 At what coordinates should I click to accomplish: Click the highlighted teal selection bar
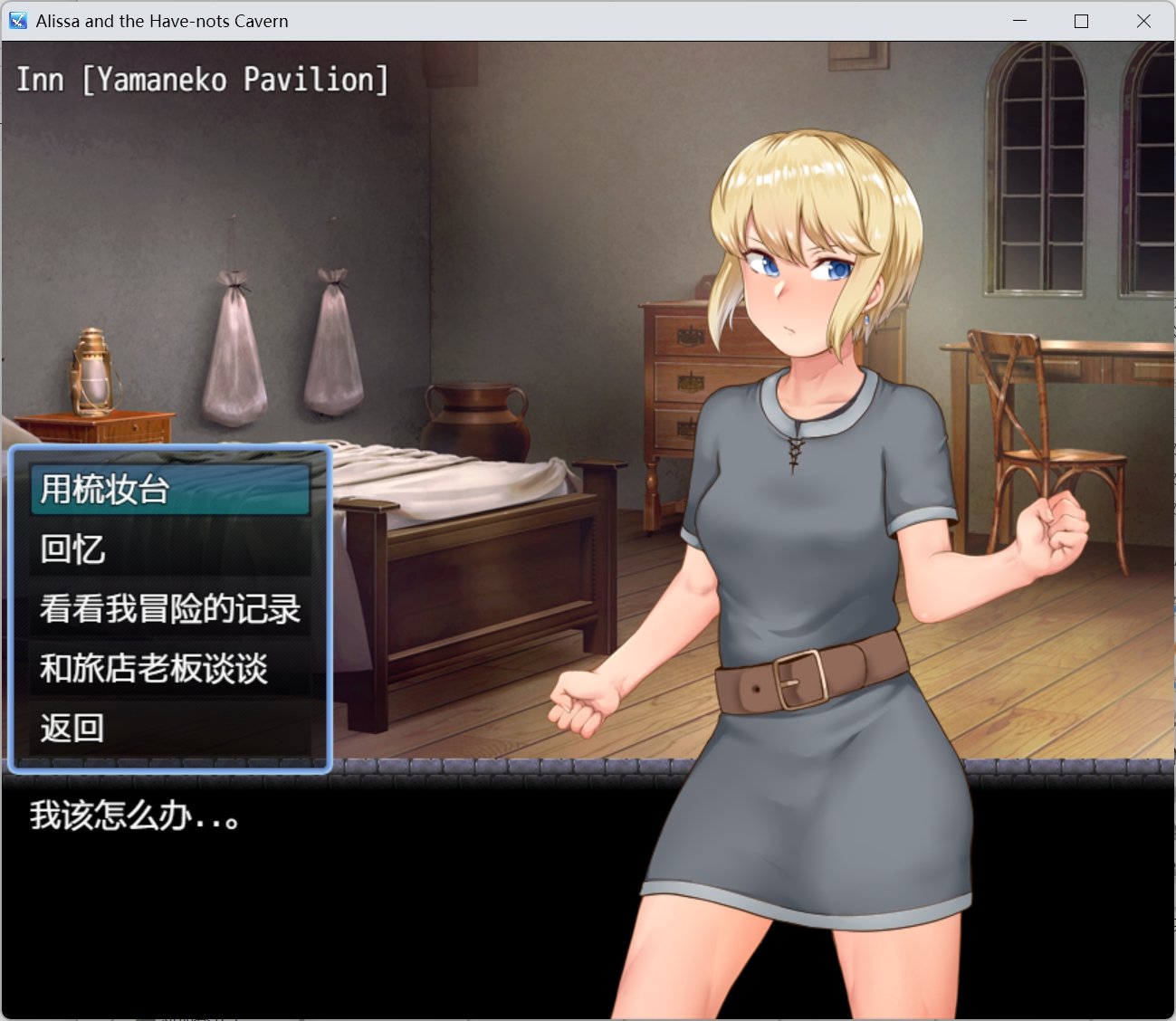click(170, 489)
